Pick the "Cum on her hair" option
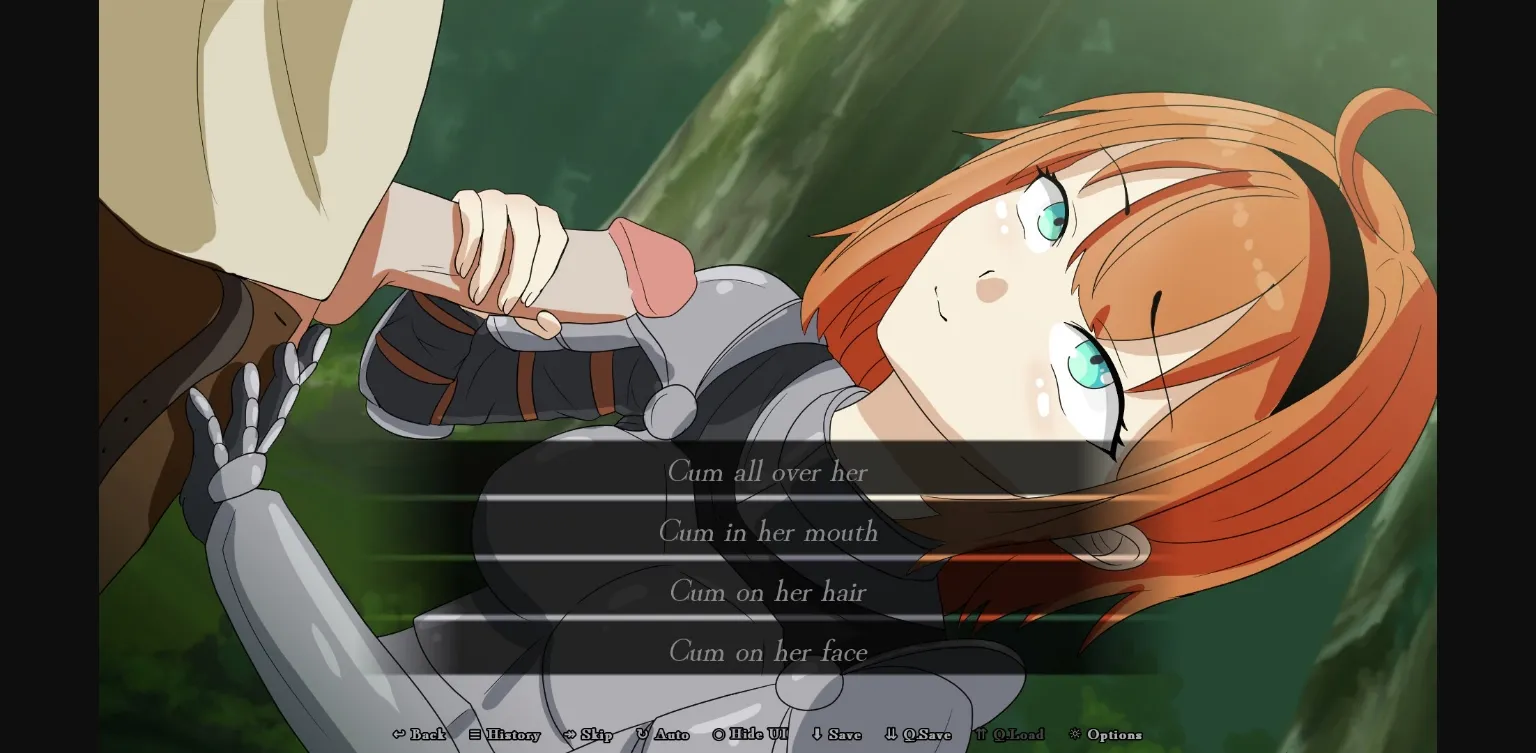 click(x=768, y=592)
